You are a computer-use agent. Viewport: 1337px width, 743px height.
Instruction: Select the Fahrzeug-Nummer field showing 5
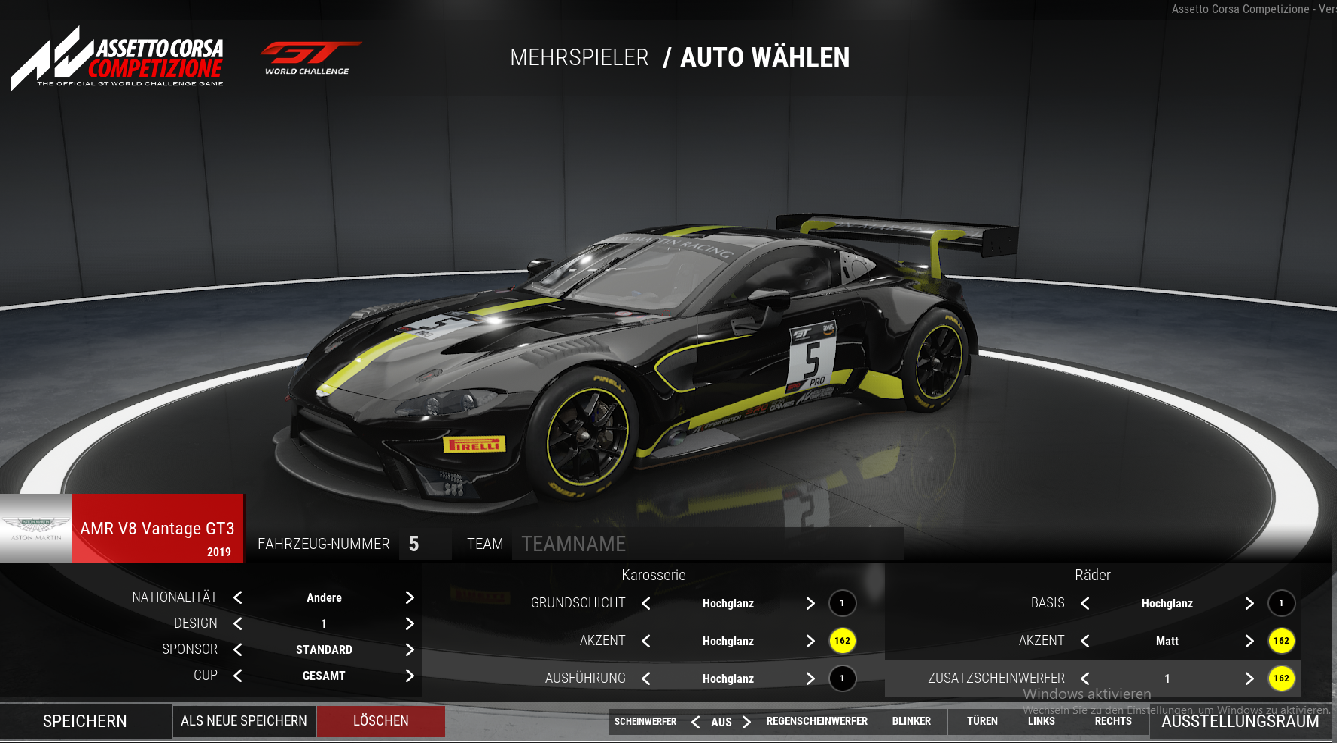[x=414, y=544]
